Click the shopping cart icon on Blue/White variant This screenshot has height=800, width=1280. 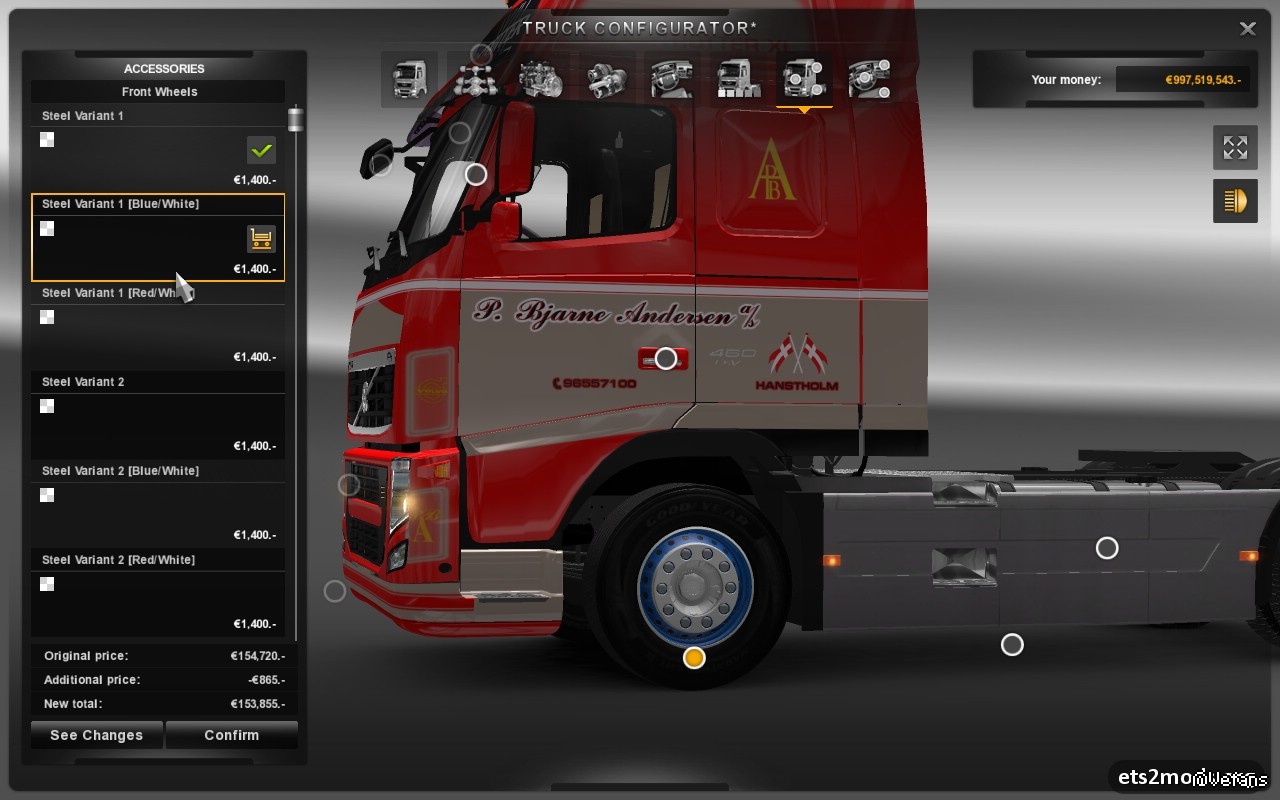click(261, 239)
